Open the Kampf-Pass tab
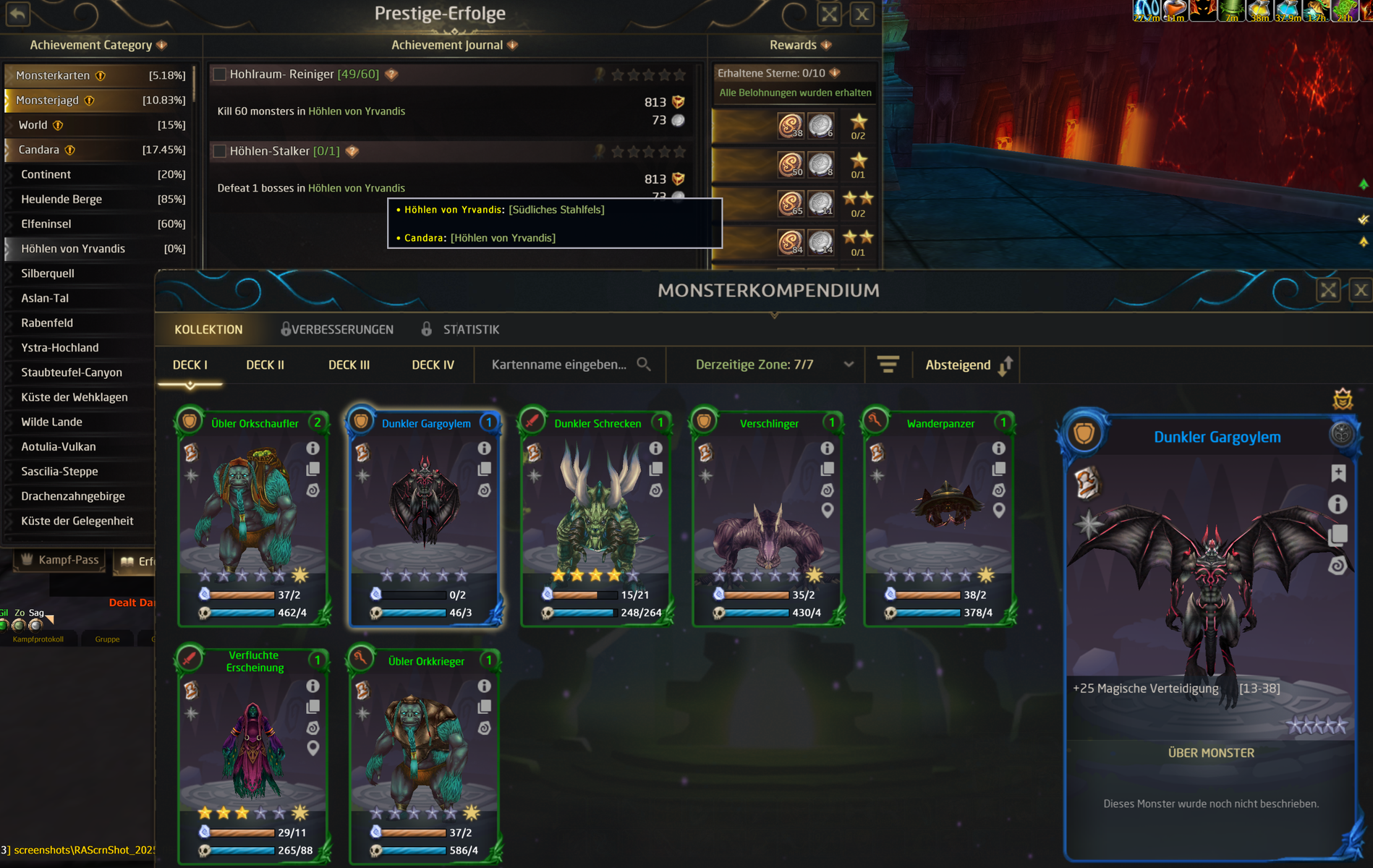Screen dimensions: 1373x868 [61, 560]
